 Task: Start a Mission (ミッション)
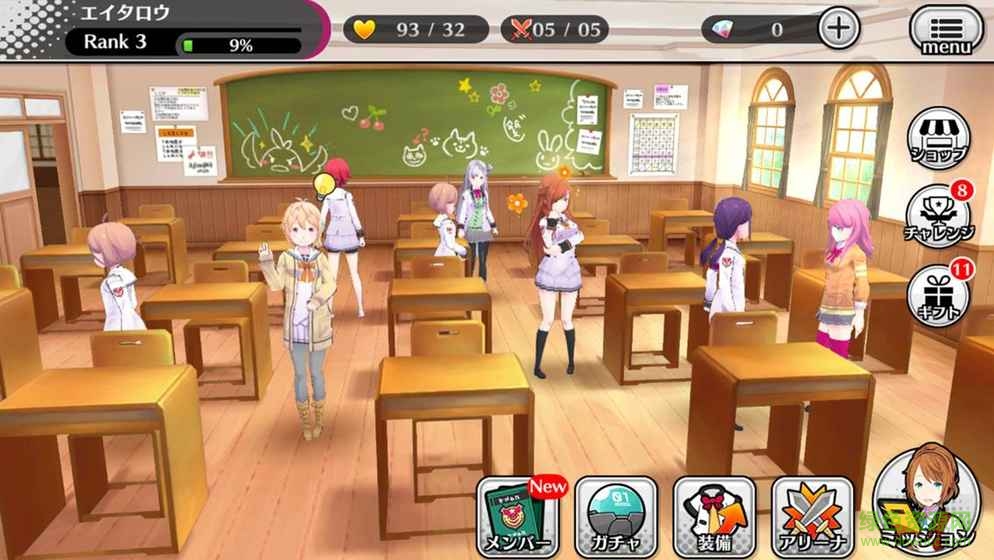click(925, 500)
